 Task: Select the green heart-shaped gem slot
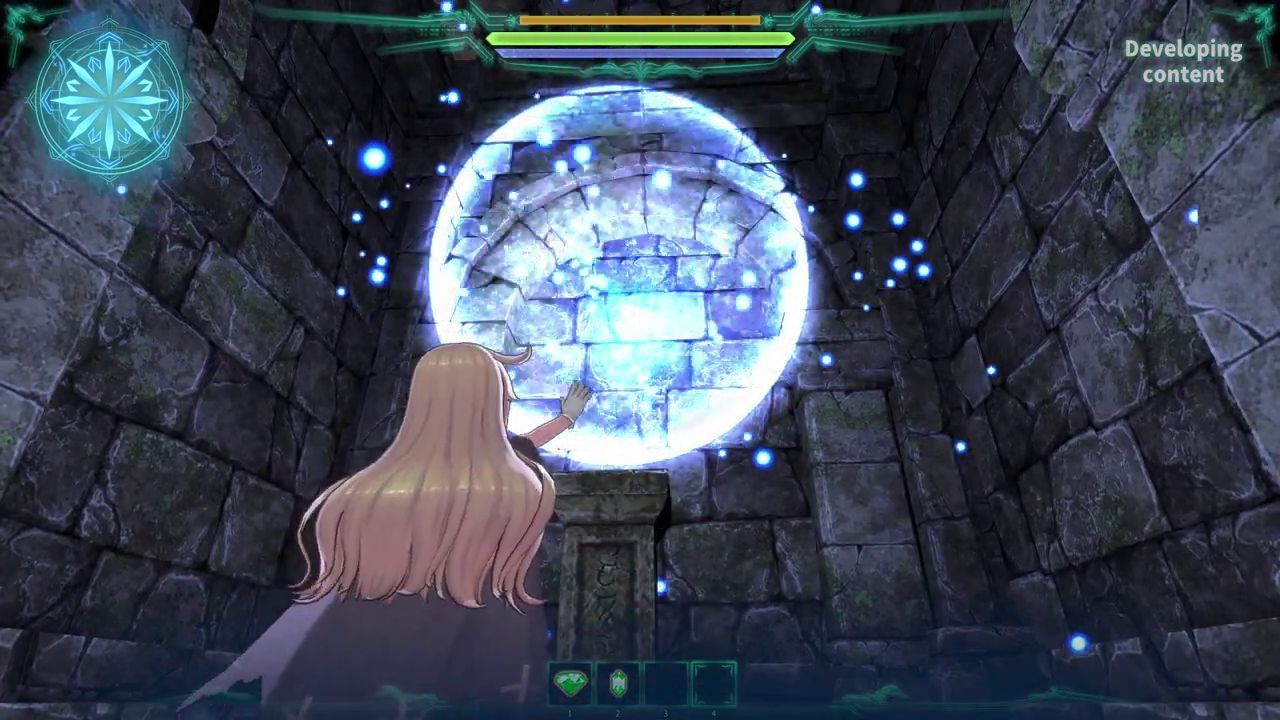[x=570, y=684]
